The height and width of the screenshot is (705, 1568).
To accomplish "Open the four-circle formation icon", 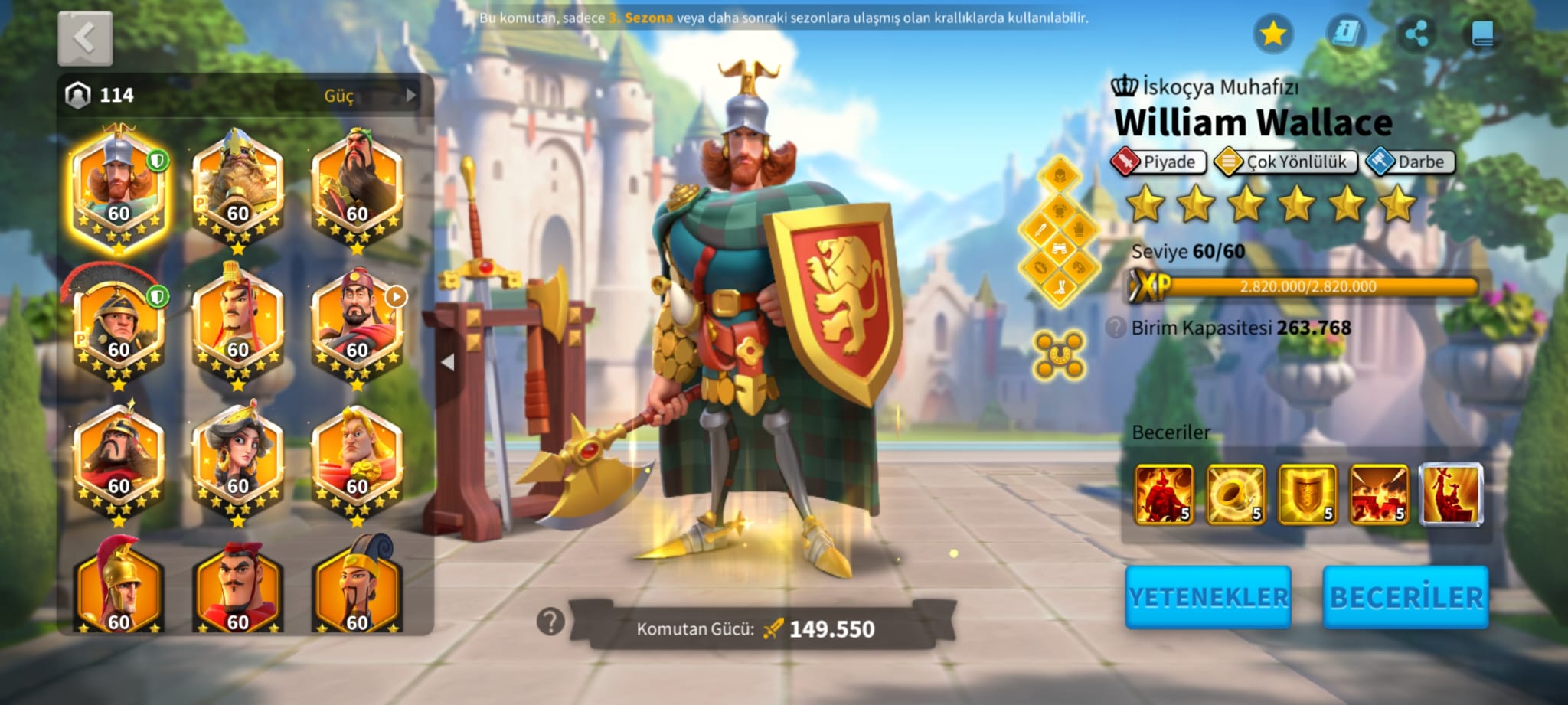I will coord(1059,355).
